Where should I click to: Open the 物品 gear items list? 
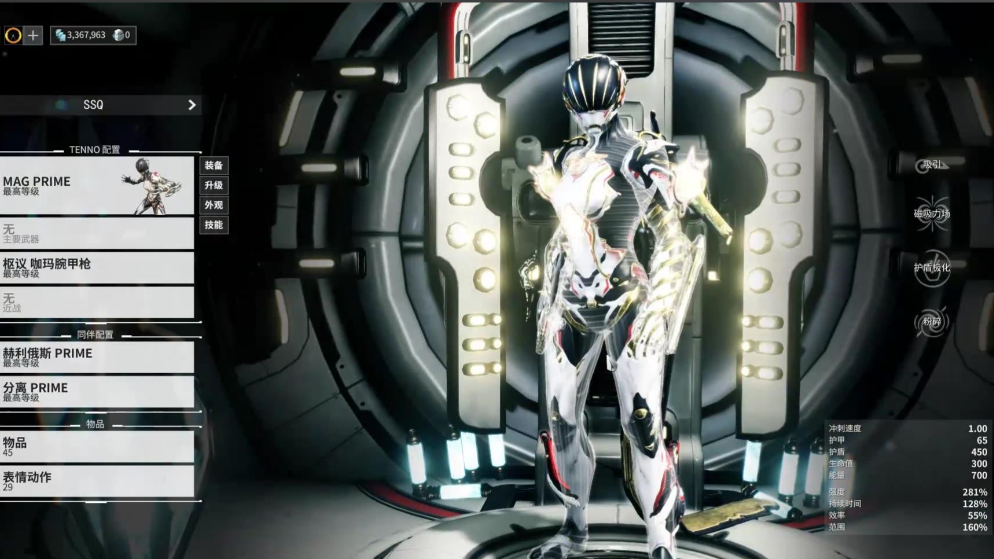97,446
